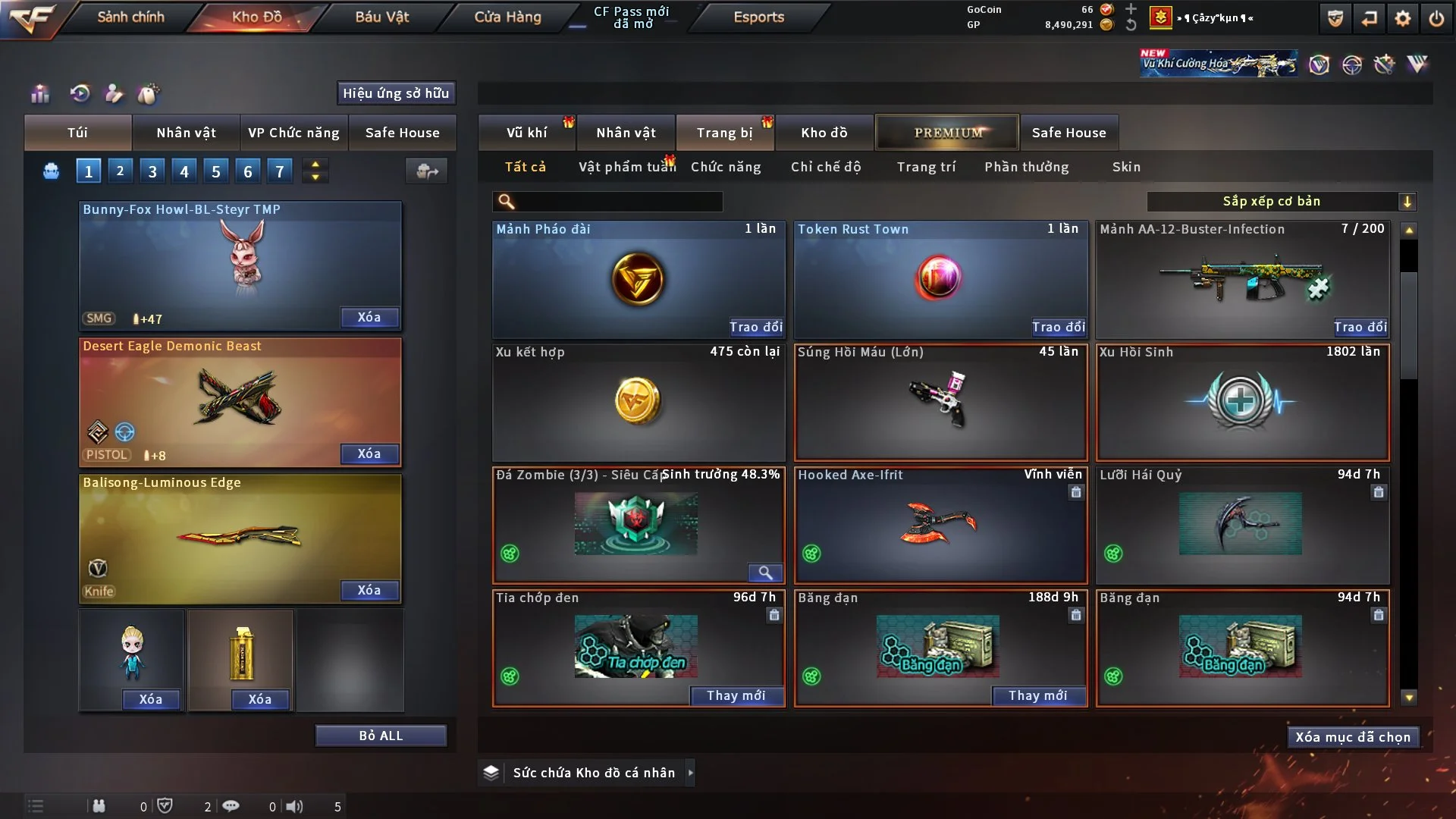The height and width of the screenshot is (819, 1456).
Task: Go to Sảnh chính lobby
Action: pyautogui.click(x=130, y=17)
